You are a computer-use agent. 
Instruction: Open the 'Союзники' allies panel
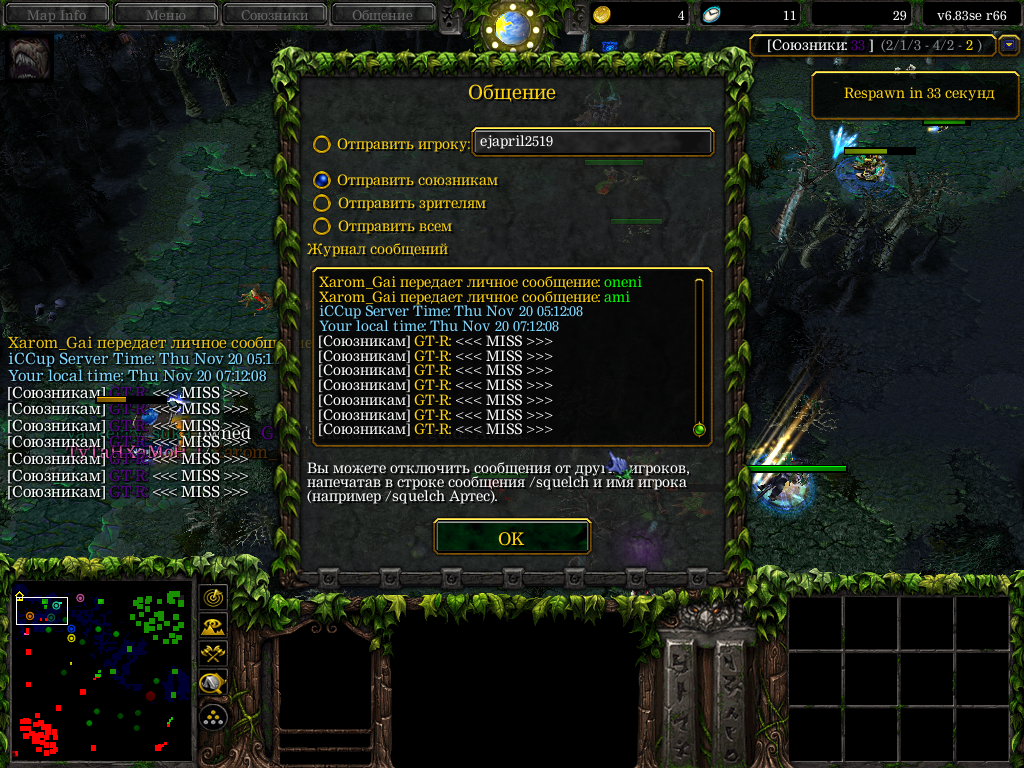click(274, 15)
